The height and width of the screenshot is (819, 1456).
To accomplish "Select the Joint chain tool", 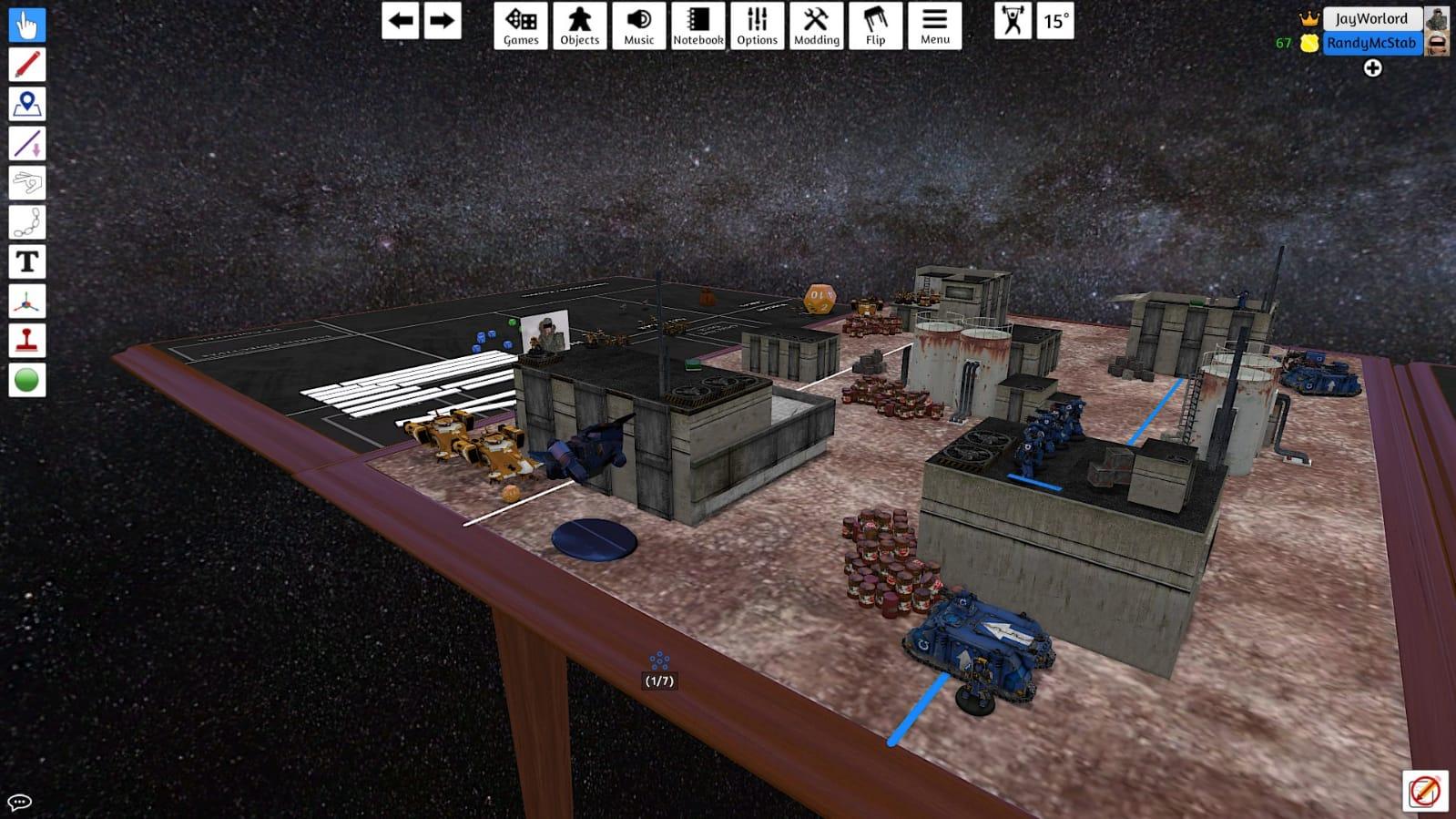I will (26, 222).
